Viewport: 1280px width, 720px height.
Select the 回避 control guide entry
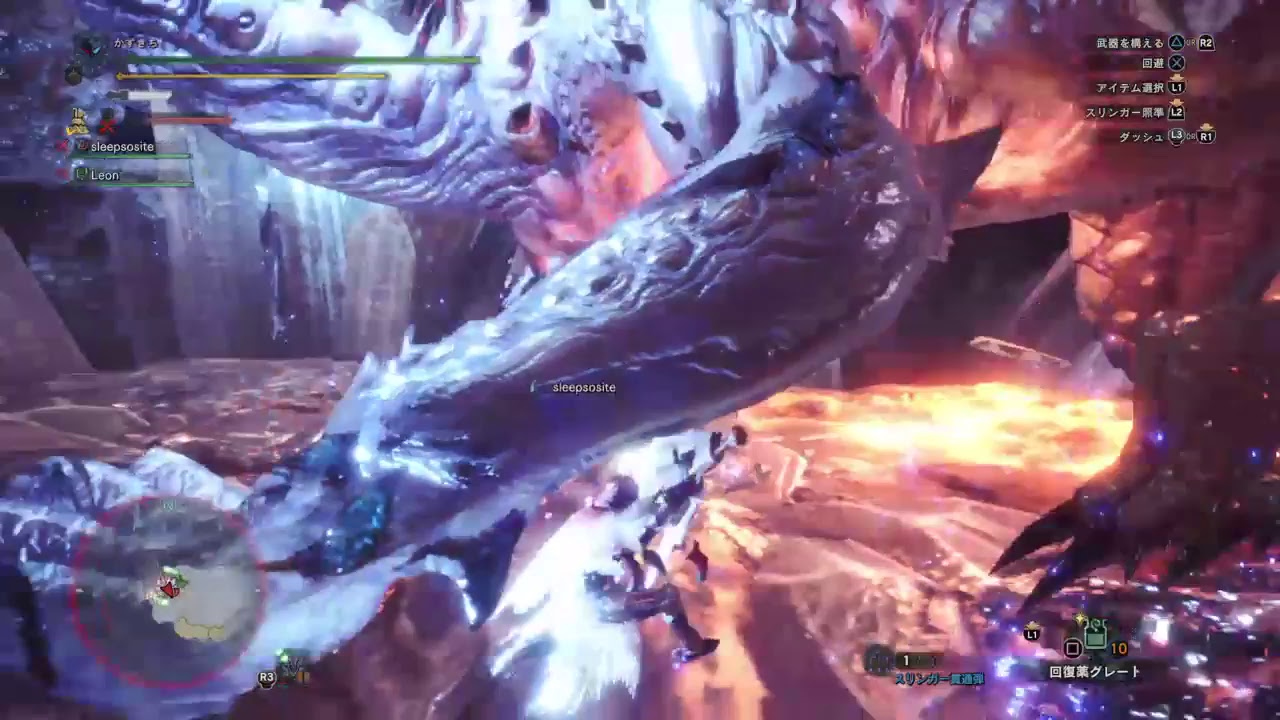[1165, 61]
